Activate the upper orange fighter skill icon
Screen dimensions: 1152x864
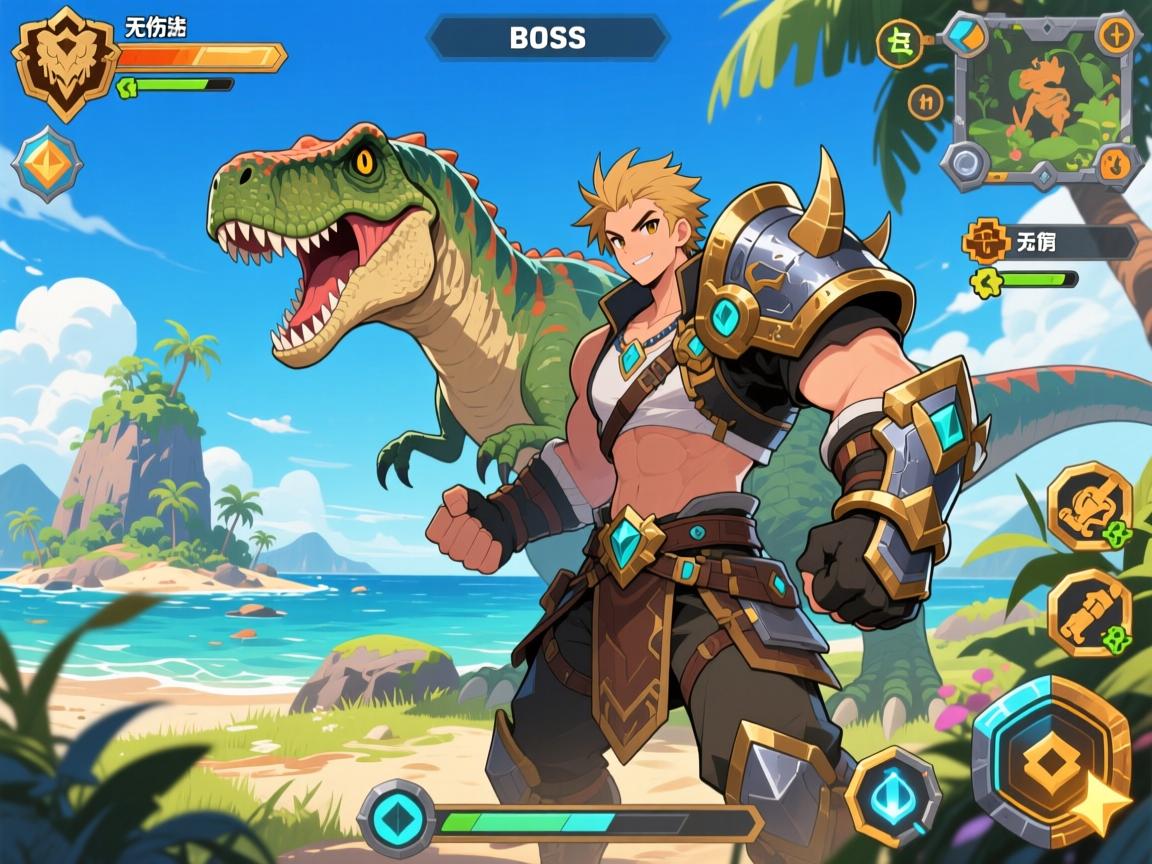click(1089, 506)
